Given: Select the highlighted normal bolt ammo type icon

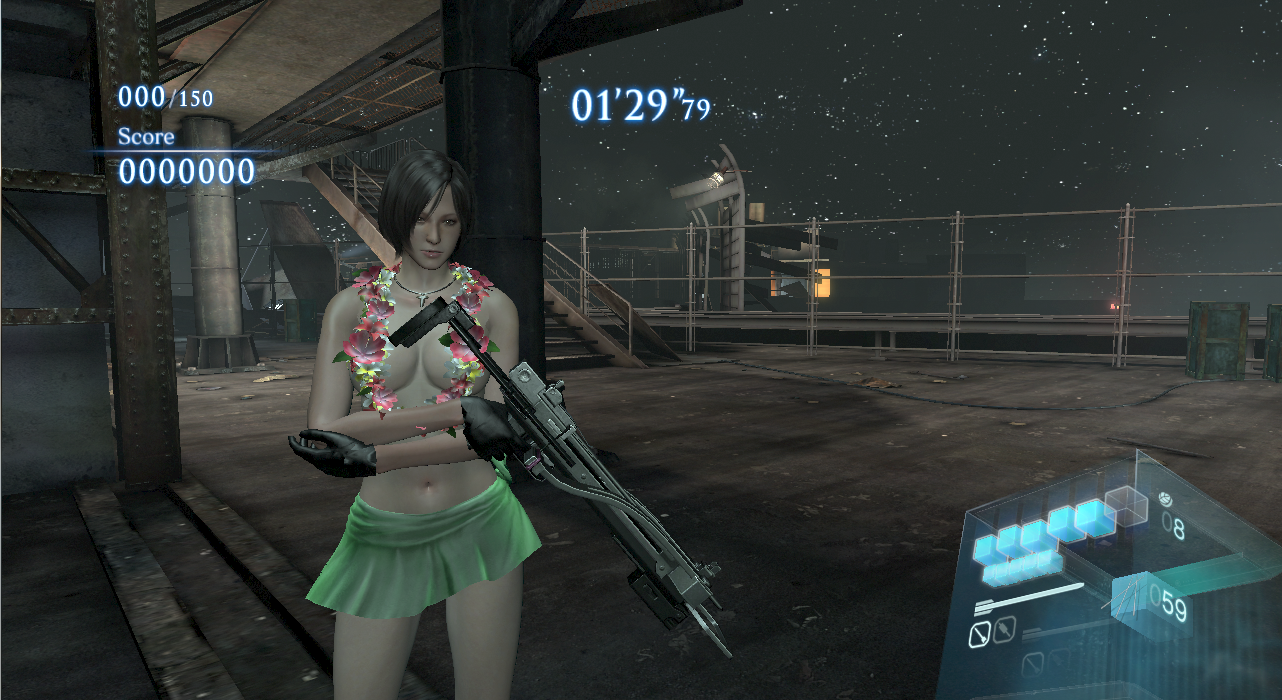Looking at the screenshot, I should coord(981,633).
